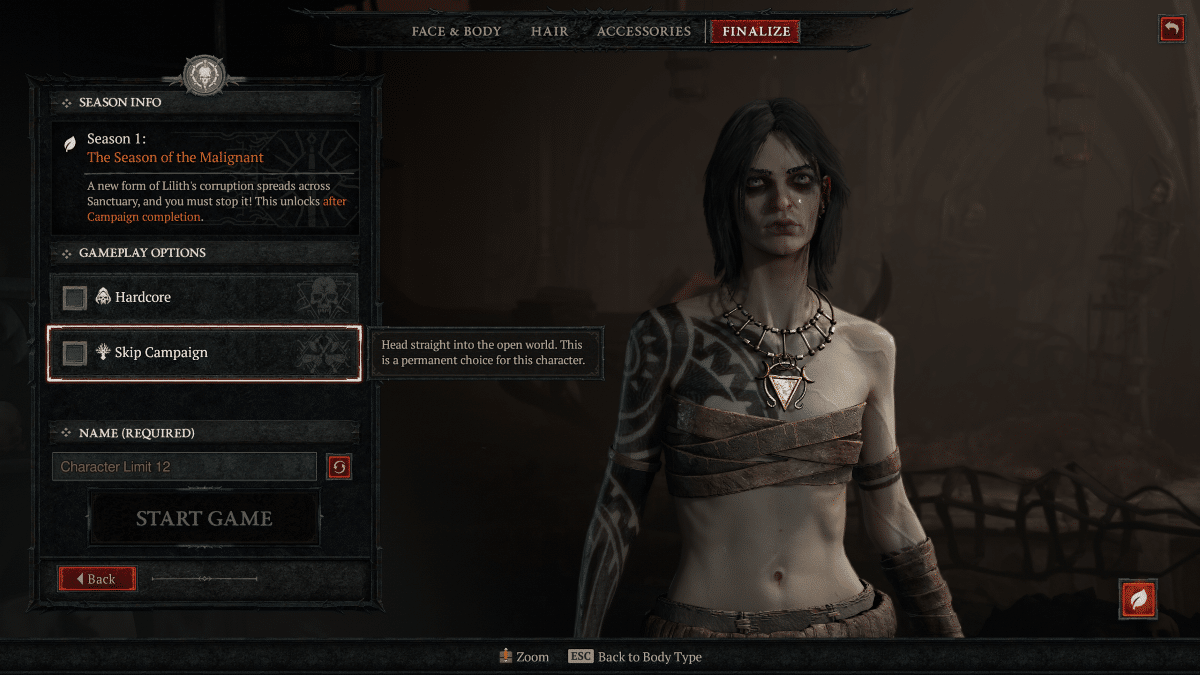The width and height of the screenshot is (1200, 675).
Task: Click the Start Game button
Action: 204,518
